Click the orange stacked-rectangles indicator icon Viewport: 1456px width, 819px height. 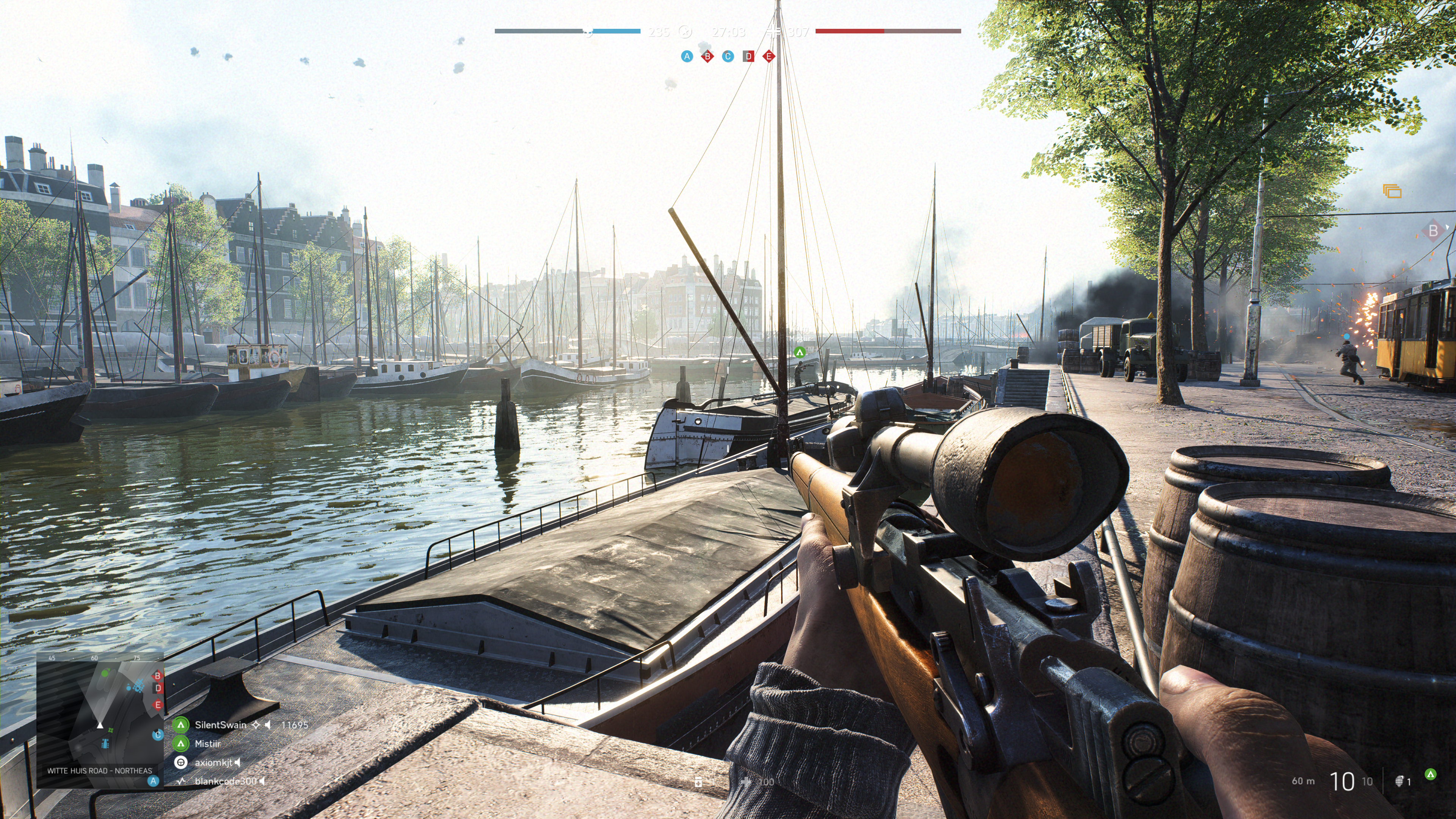click(1392, 191)
